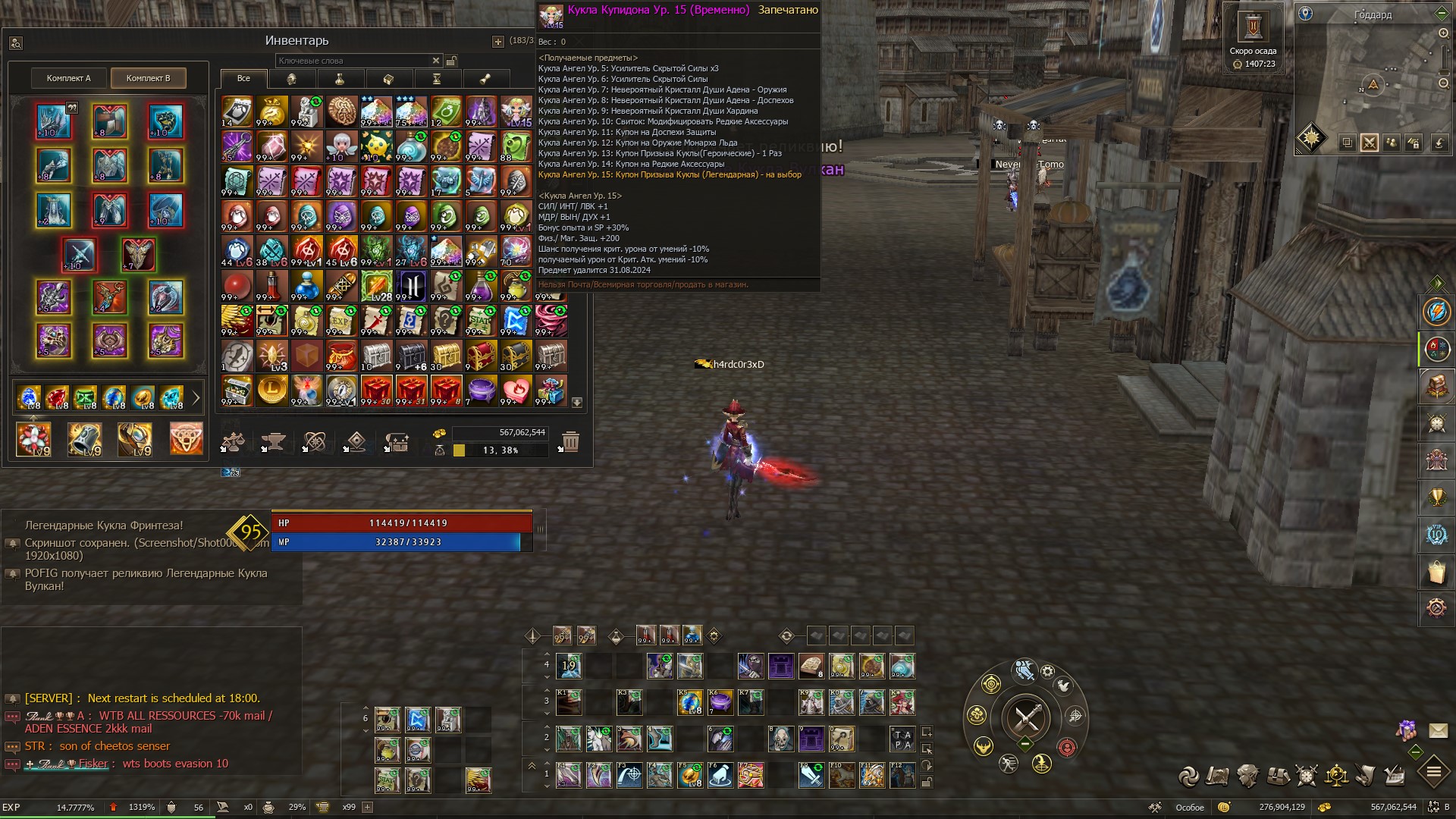
Task: Click the gold letter-L coin item
Action: coord(272,391)
